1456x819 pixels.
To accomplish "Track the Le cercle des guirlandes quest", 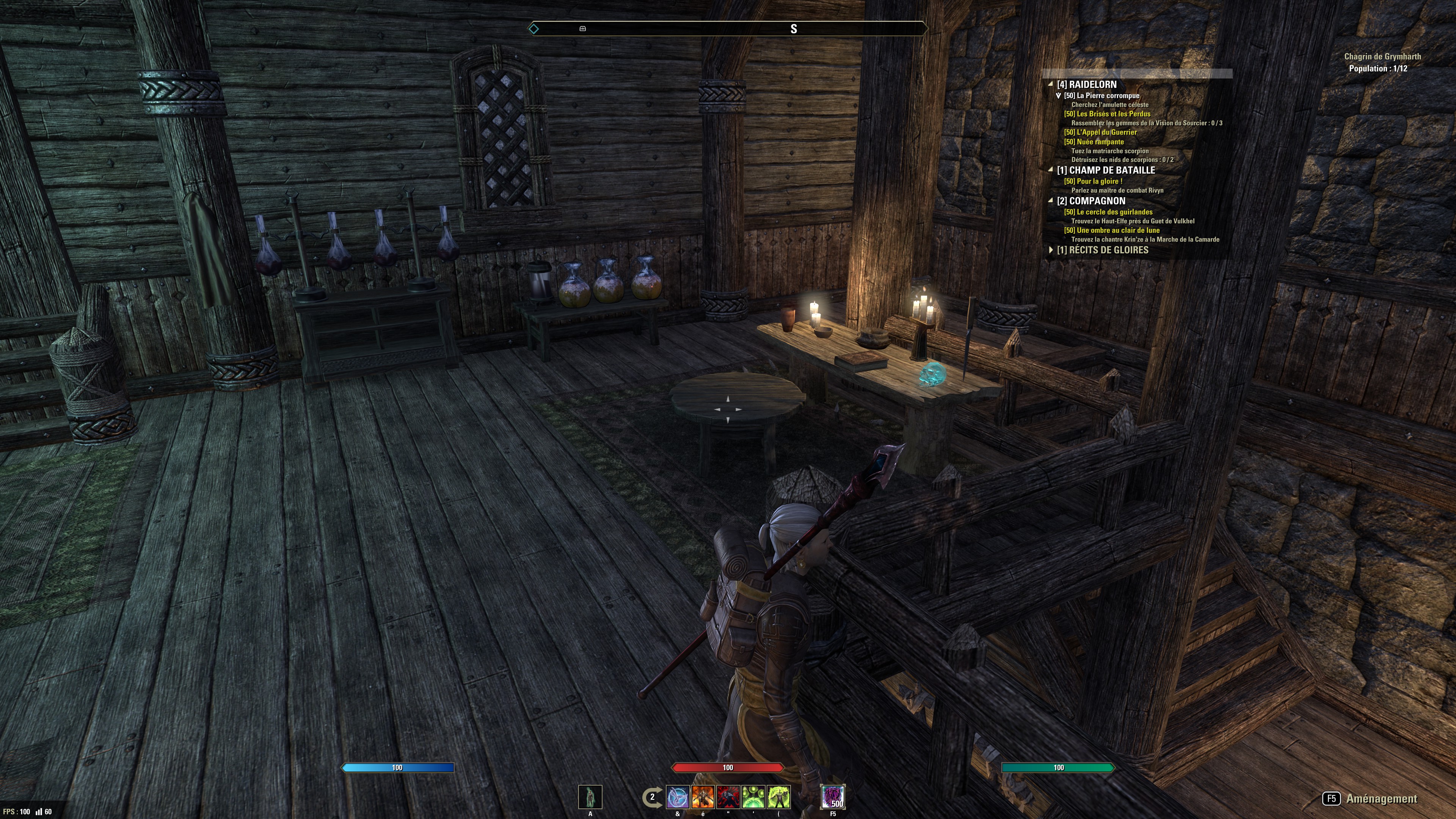I will (x=1108, y=212).
